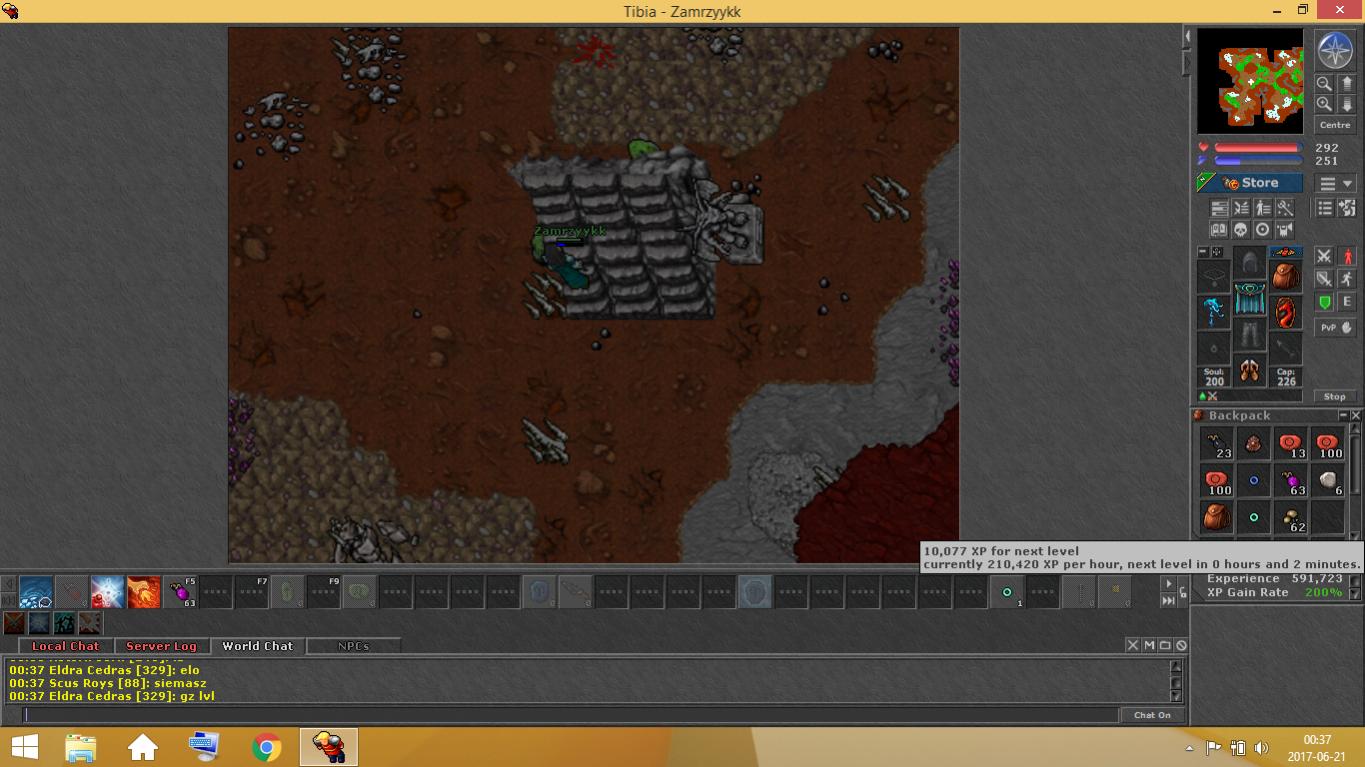Click the Stop button
1365x767 pixels.
pyautogui.click(x=1334, y=396)
